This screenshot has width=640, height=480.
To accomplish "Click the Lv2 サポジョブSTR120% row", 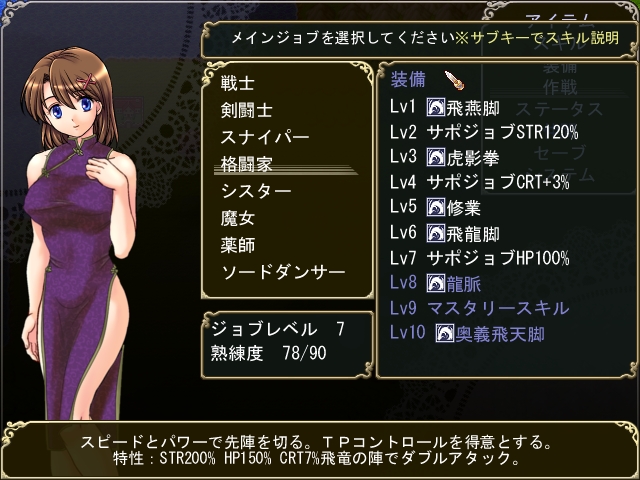I will (484, 132).
